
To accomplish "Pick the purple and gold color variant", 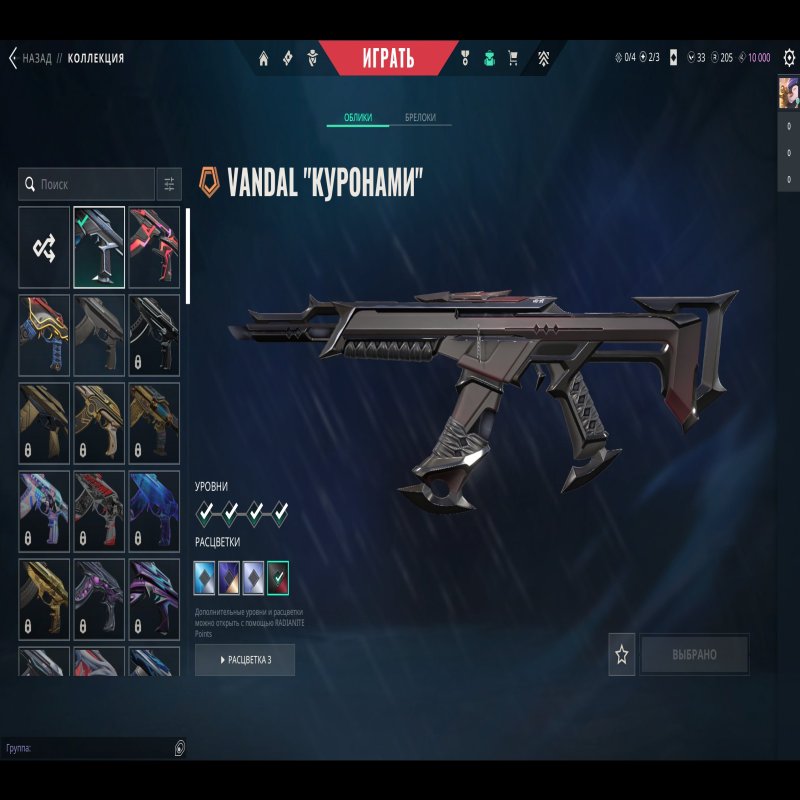I will click(230, 576).
